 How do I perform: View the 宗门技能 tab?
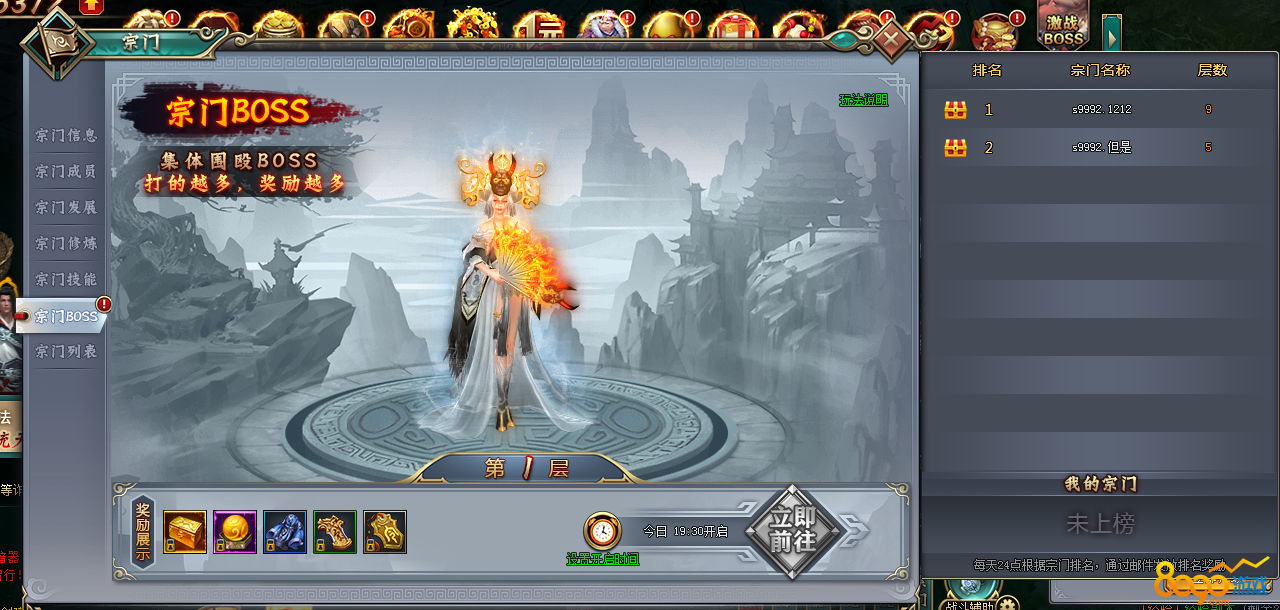coord(66,280)
